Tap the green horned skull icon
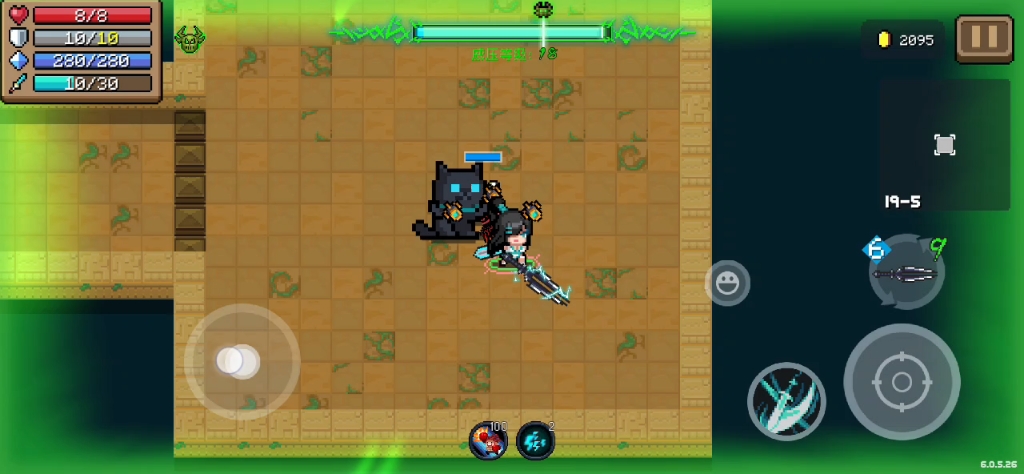This screenshot has width=1024, height=474. 189,40
